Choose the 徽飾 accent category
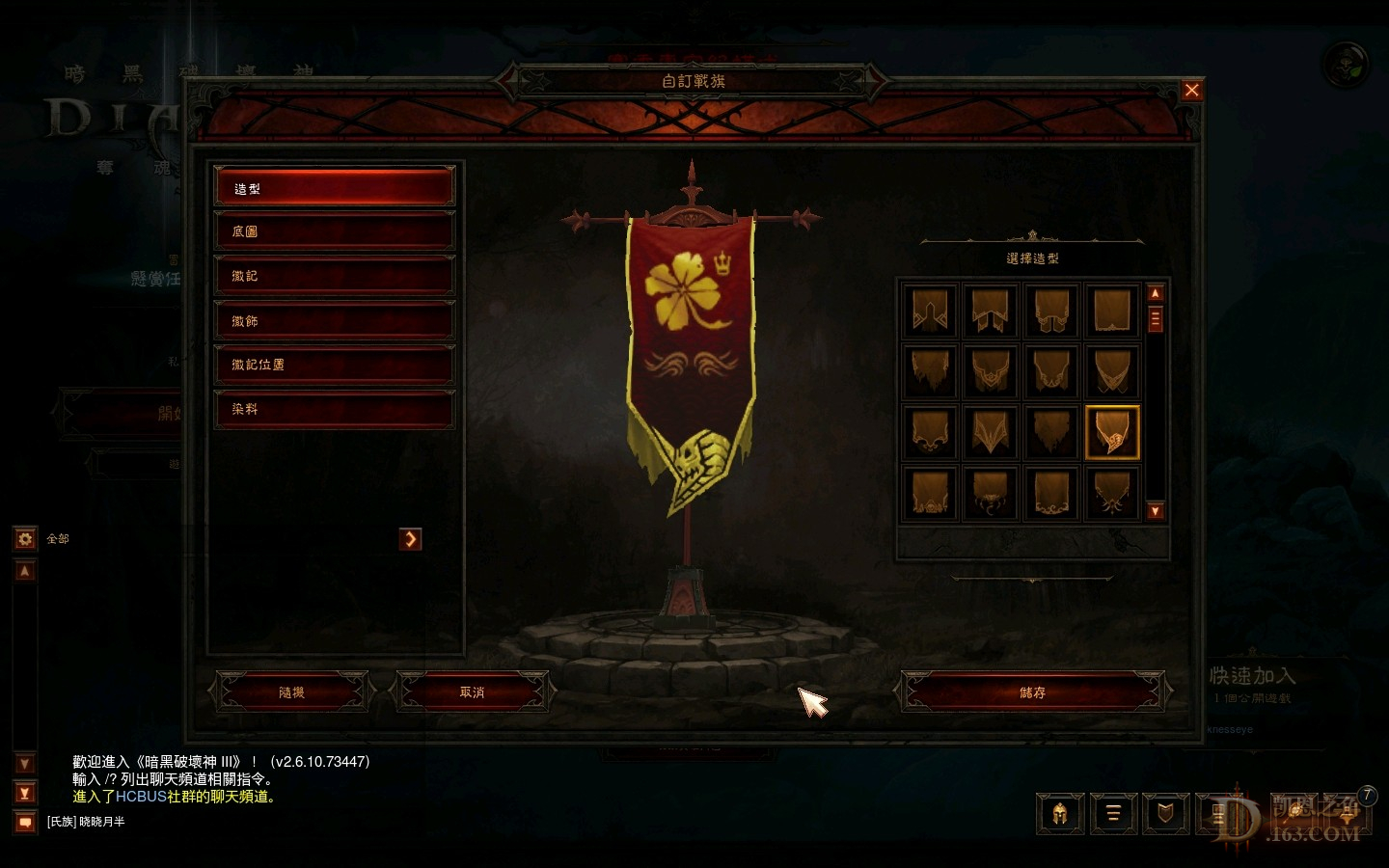The height and width of the screenshot is (868, 1389). 334,320
